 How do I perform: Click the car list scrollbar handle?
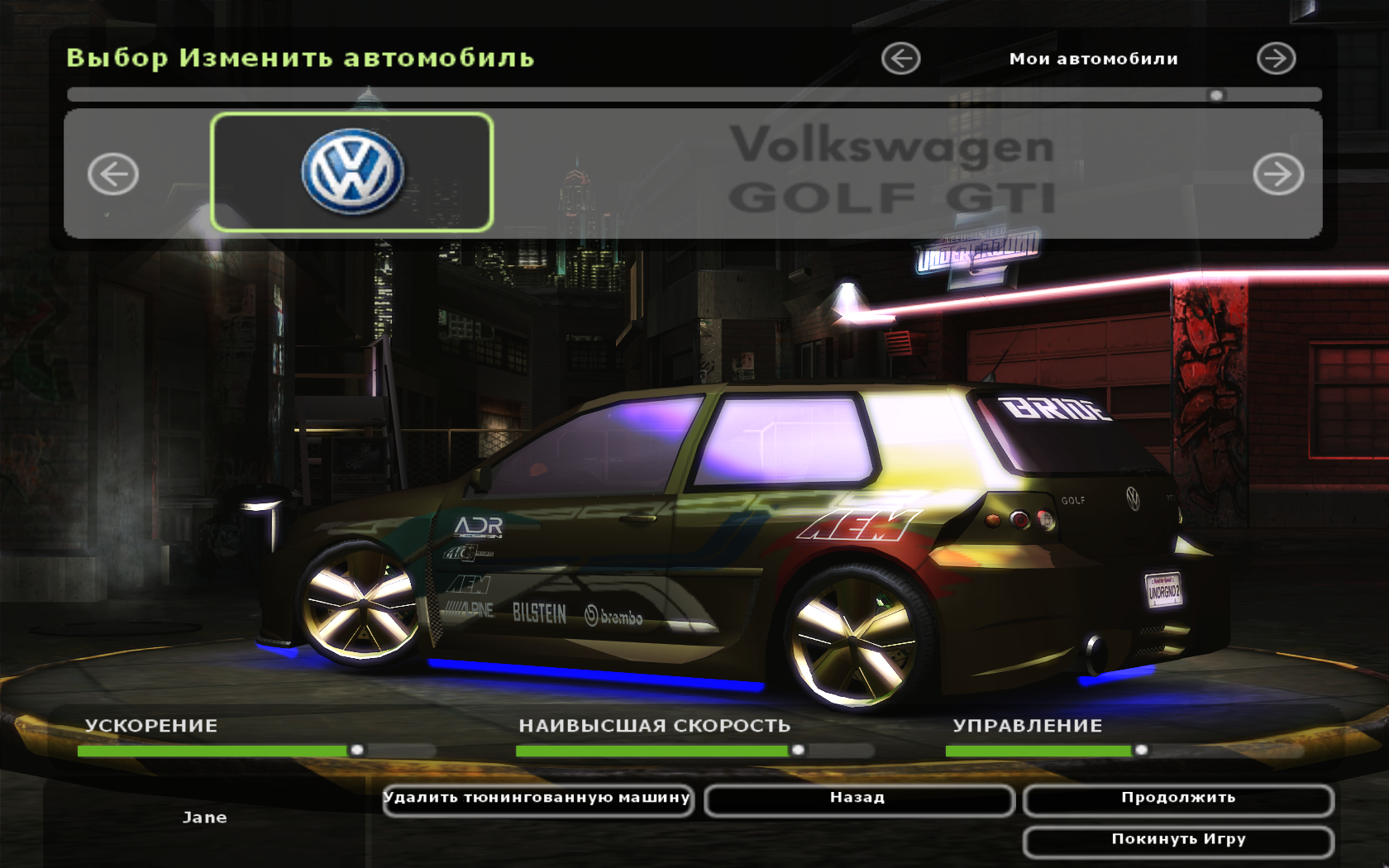1216,95
